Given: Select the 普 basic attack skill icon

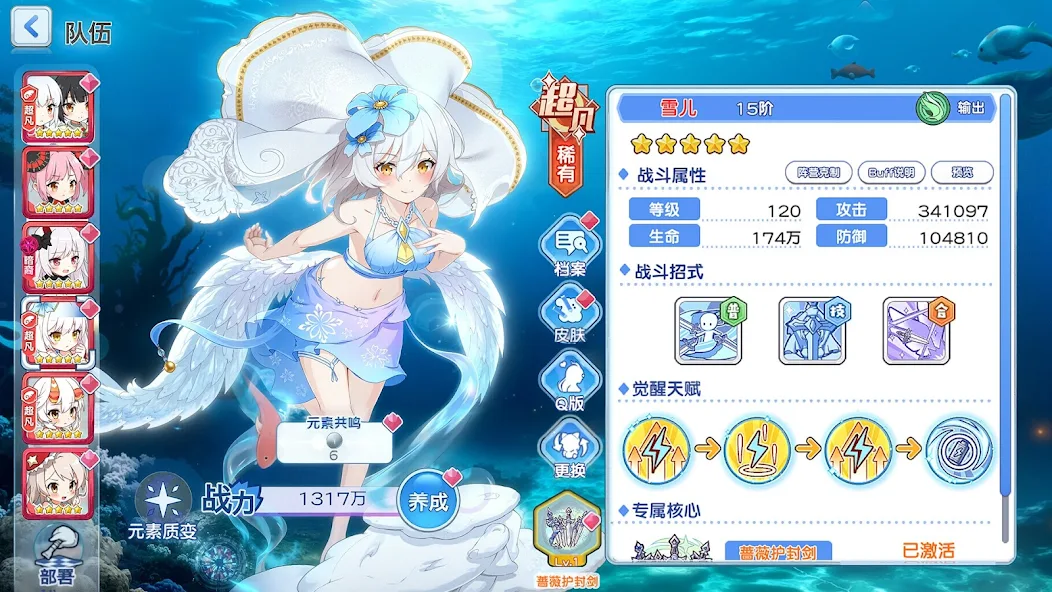Looking at the screenshot, I should point(707,330).
